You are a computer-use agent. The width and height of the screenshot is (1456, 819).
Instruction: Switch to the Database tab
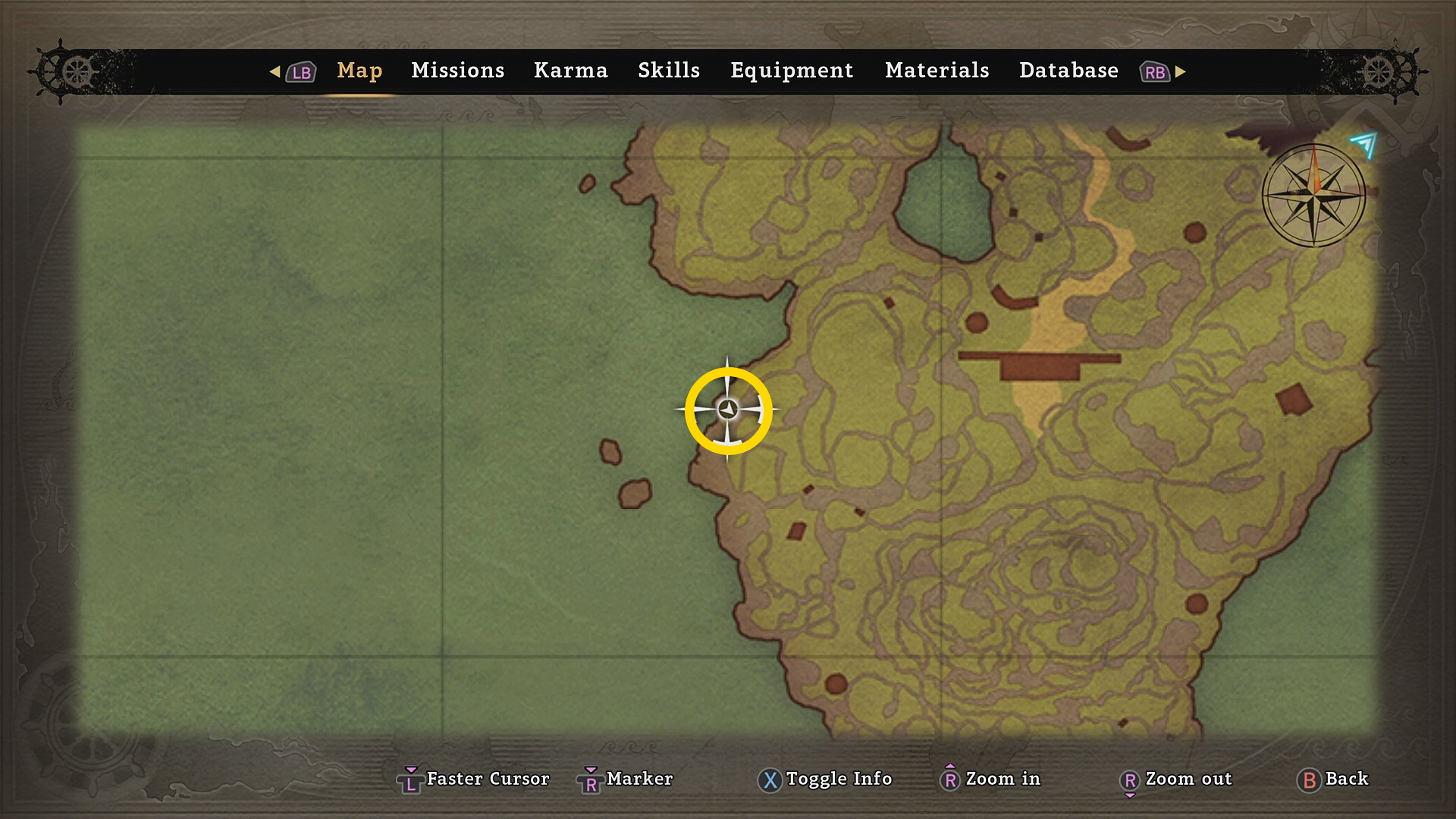click(1068, 71)
